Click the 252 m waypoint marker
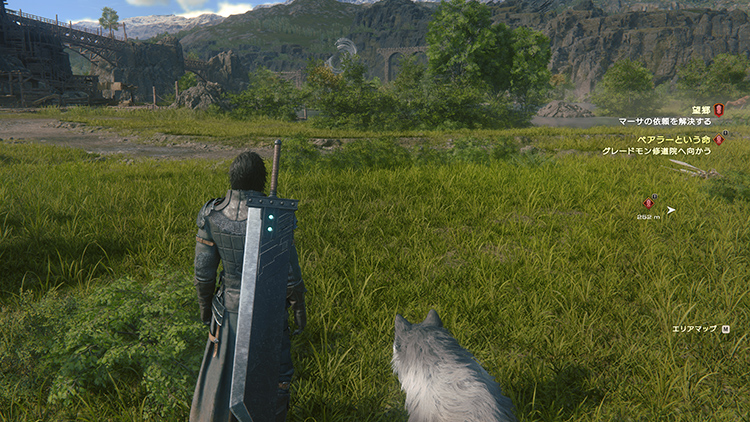 (x=648, y=204)
